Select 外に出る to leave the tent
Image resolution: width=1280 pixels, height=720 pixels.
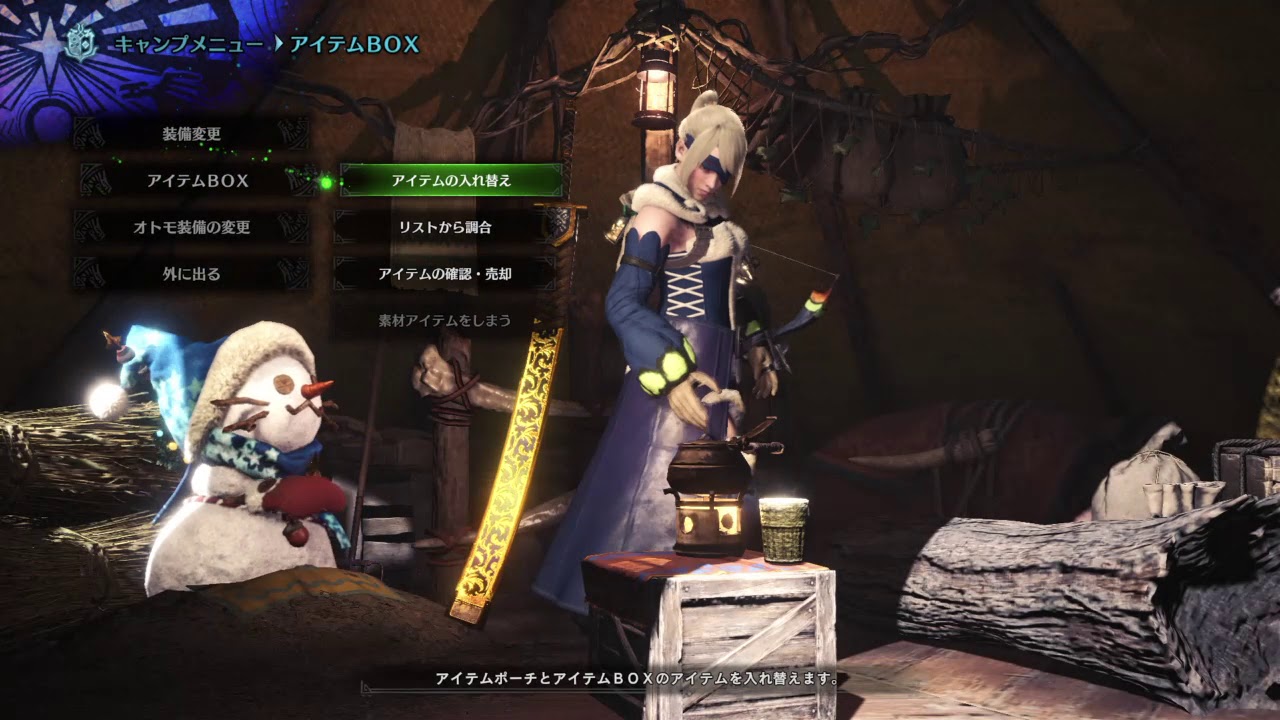192,273
